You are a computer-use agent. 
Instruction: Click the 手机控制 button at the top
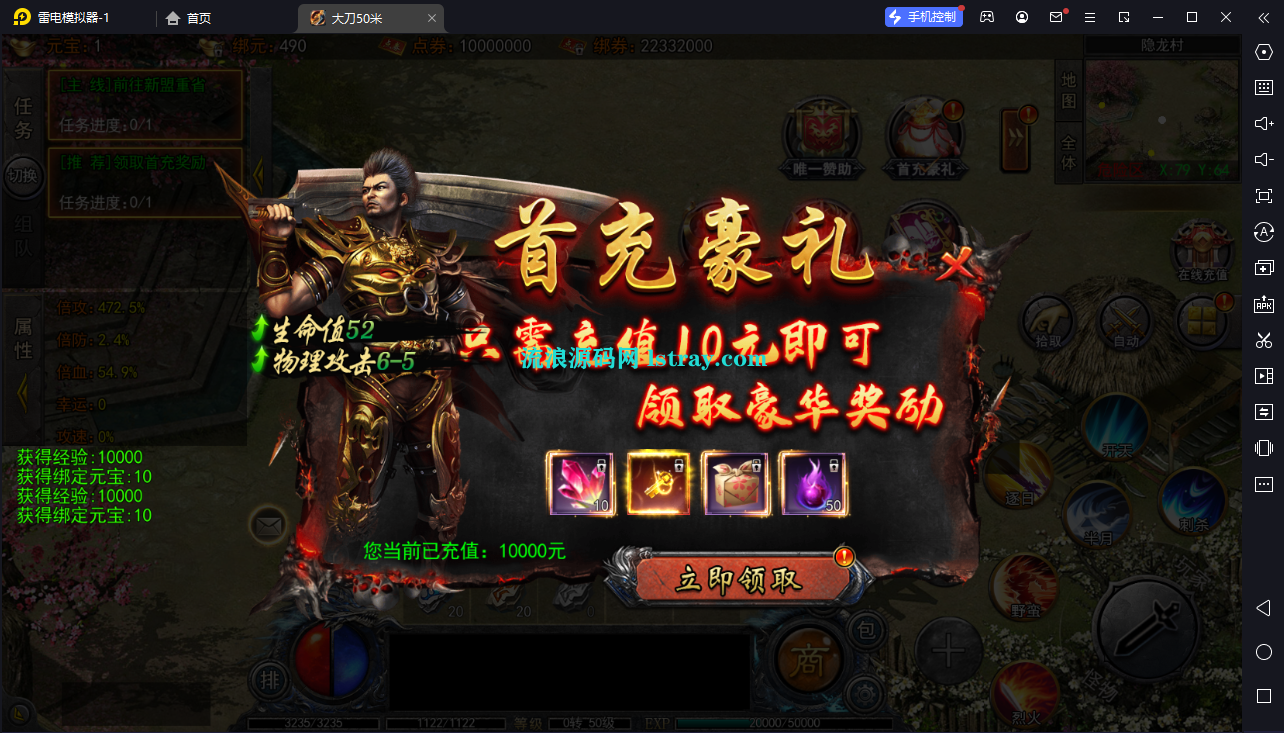click(922, 16)
